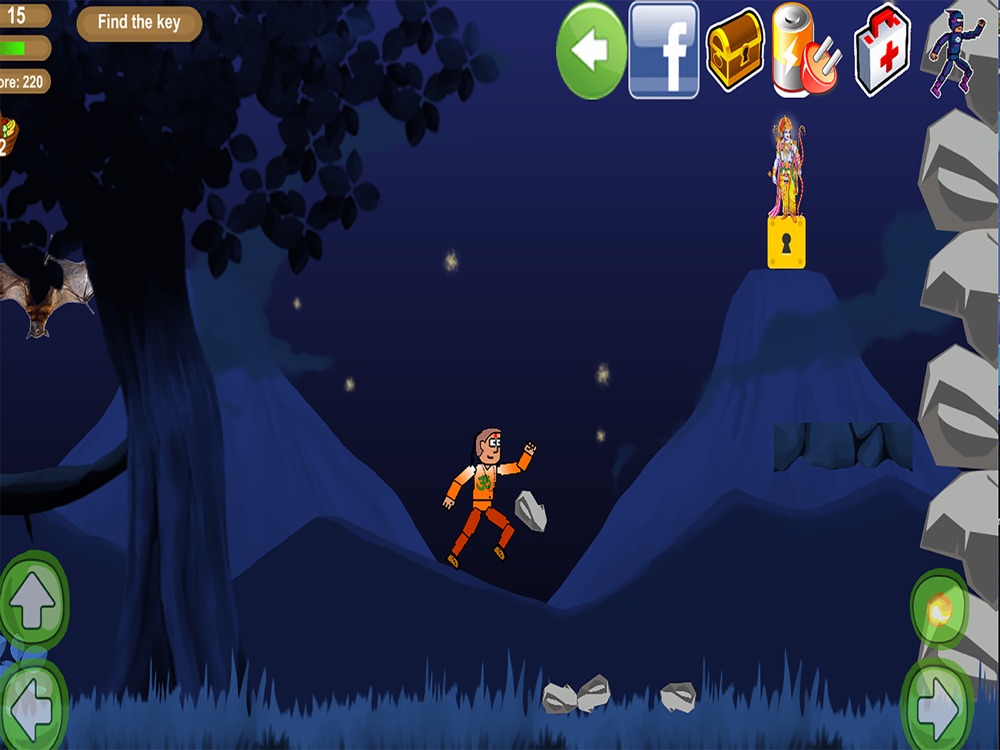Move left with the left arrow button
1000x750 pixels.
point(33,707)
